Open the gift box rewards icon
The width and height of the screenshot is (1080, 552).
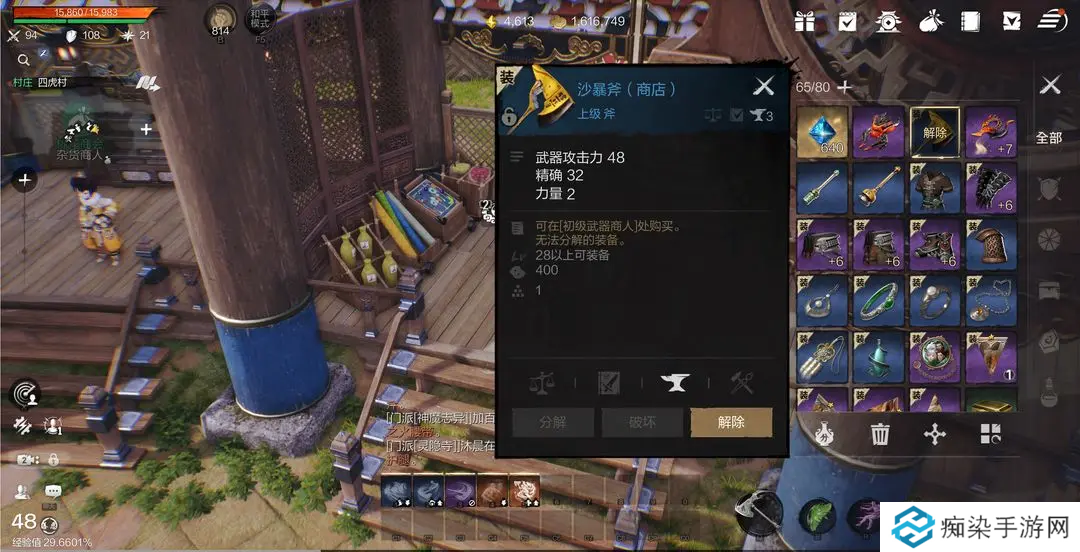point(805,21)
